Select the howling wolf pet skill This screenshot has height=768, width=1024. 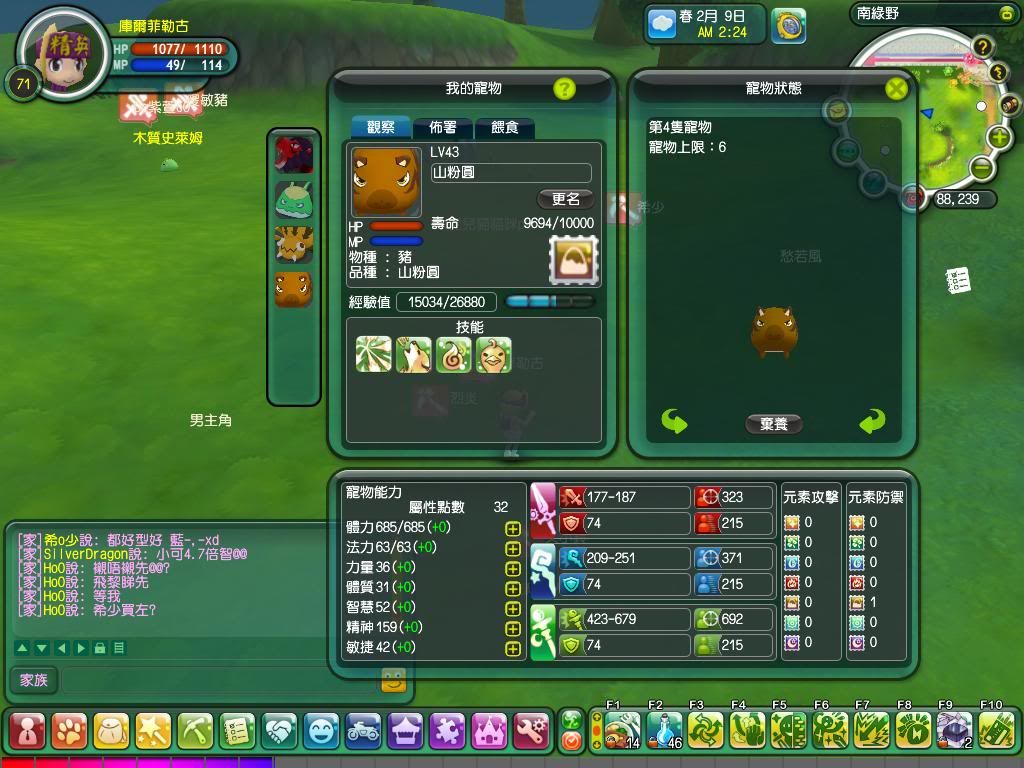(x=414, y=355)
